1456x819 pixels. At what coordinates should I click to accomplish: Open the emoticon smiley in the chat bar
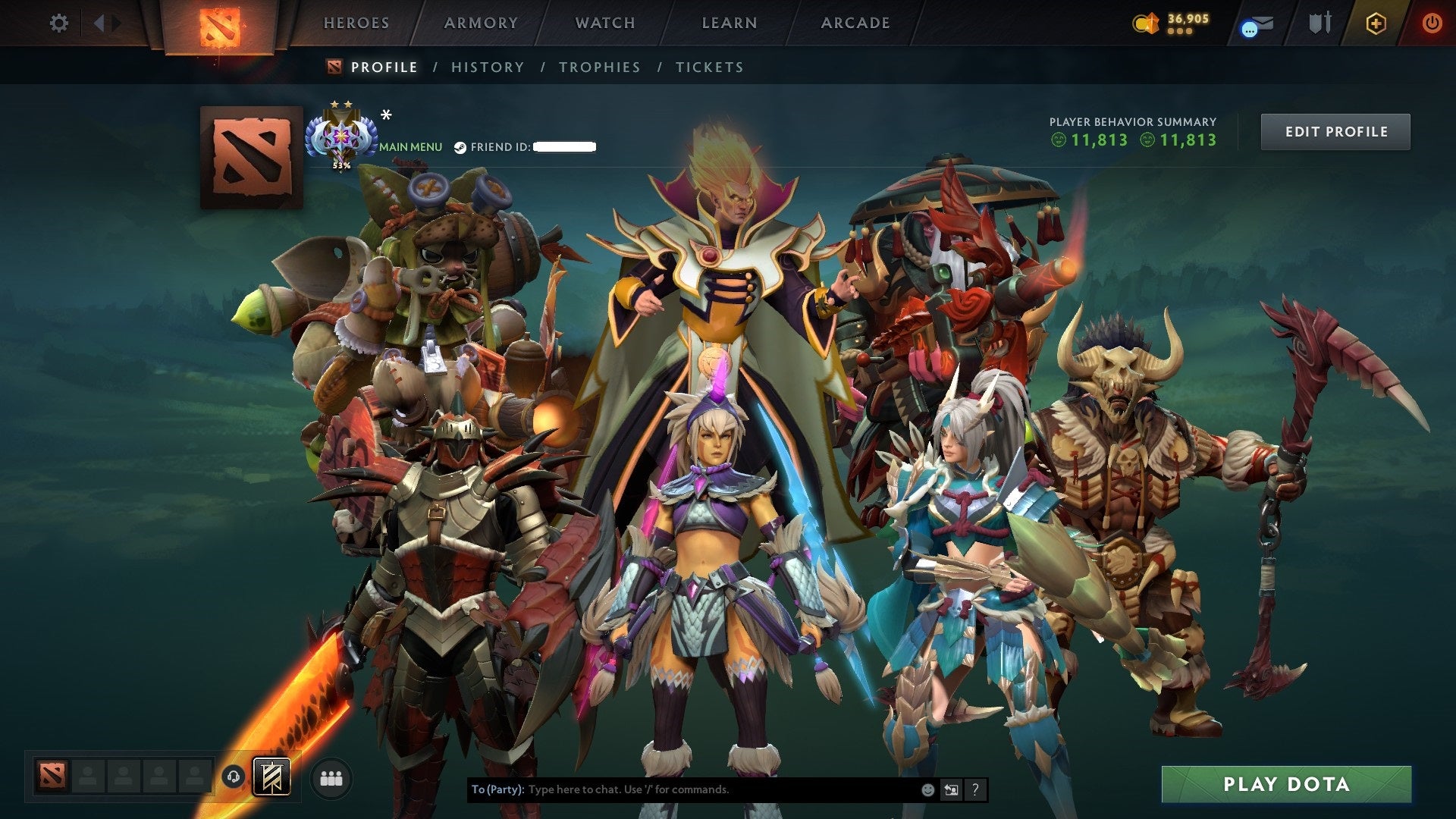point(927,789)
